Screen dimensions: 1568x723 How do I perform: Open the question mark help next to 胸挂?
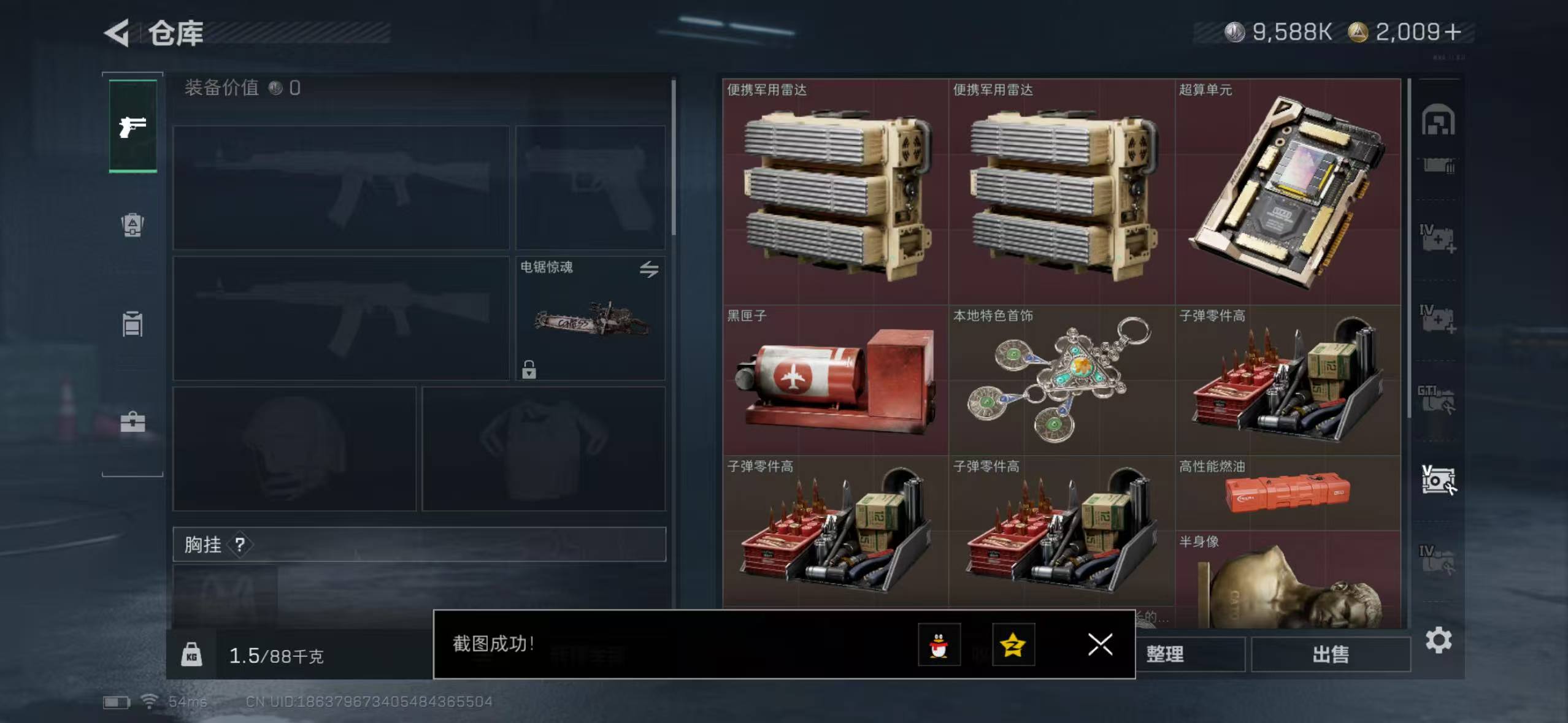click(x=239, y=545)
